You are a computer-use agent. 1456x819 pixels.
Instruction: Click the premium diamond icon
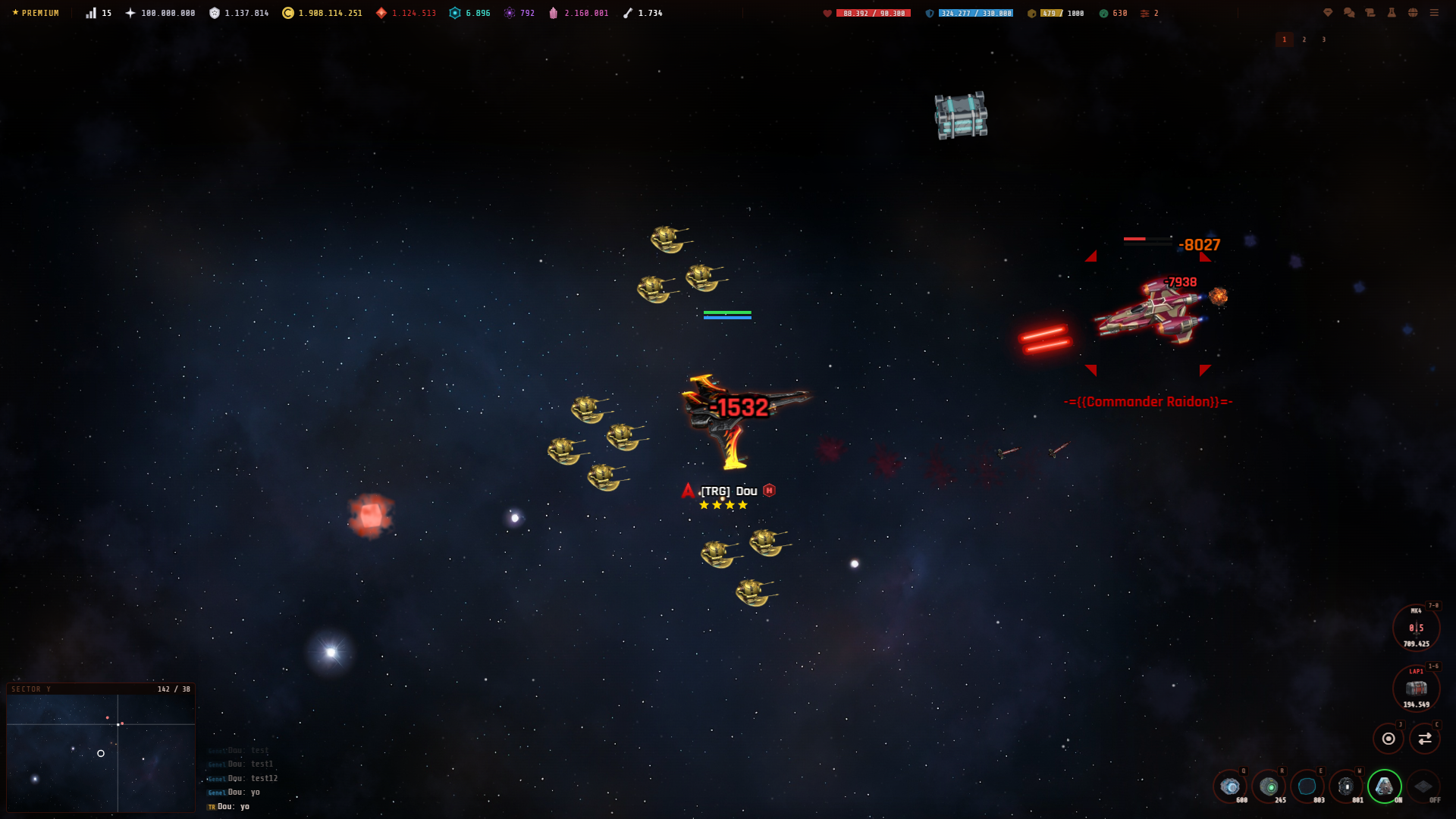1327,13
